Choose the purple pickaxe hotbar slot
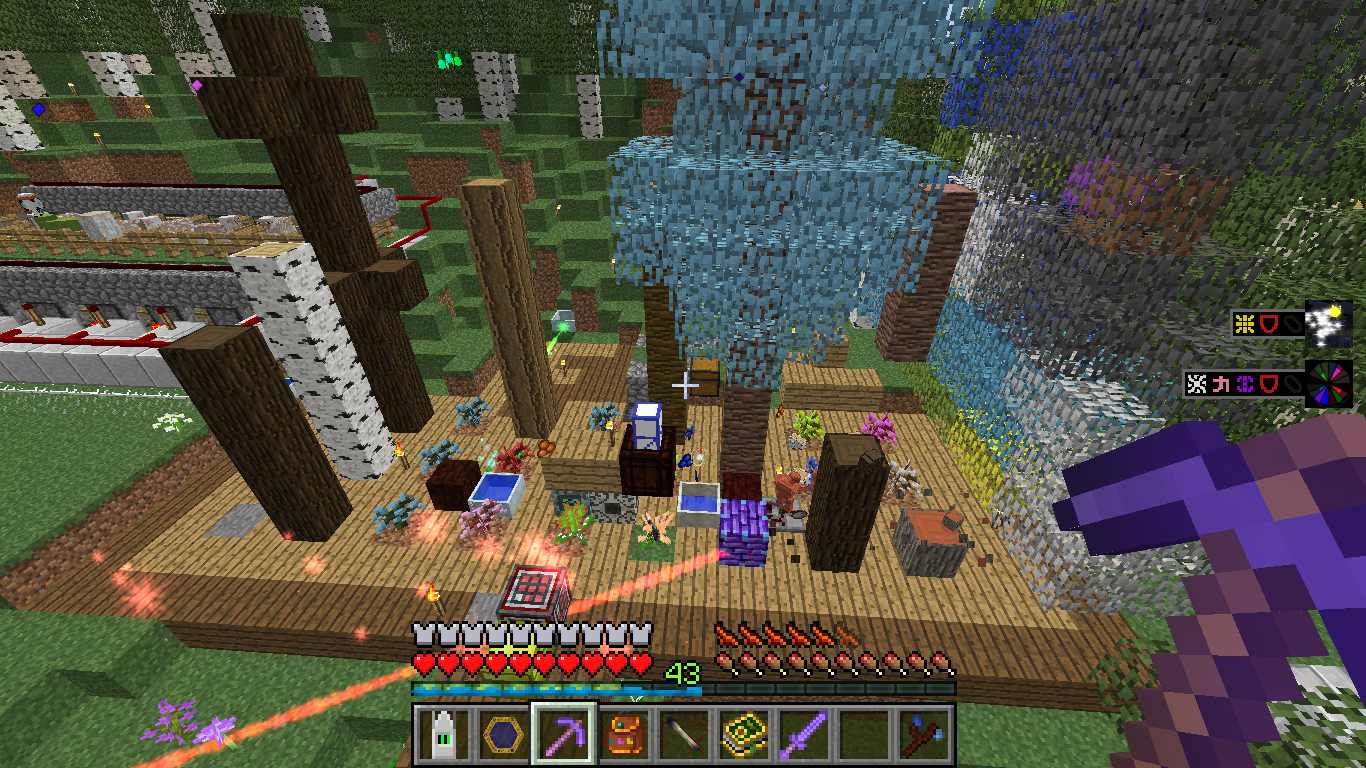 (x=563, y=735)
